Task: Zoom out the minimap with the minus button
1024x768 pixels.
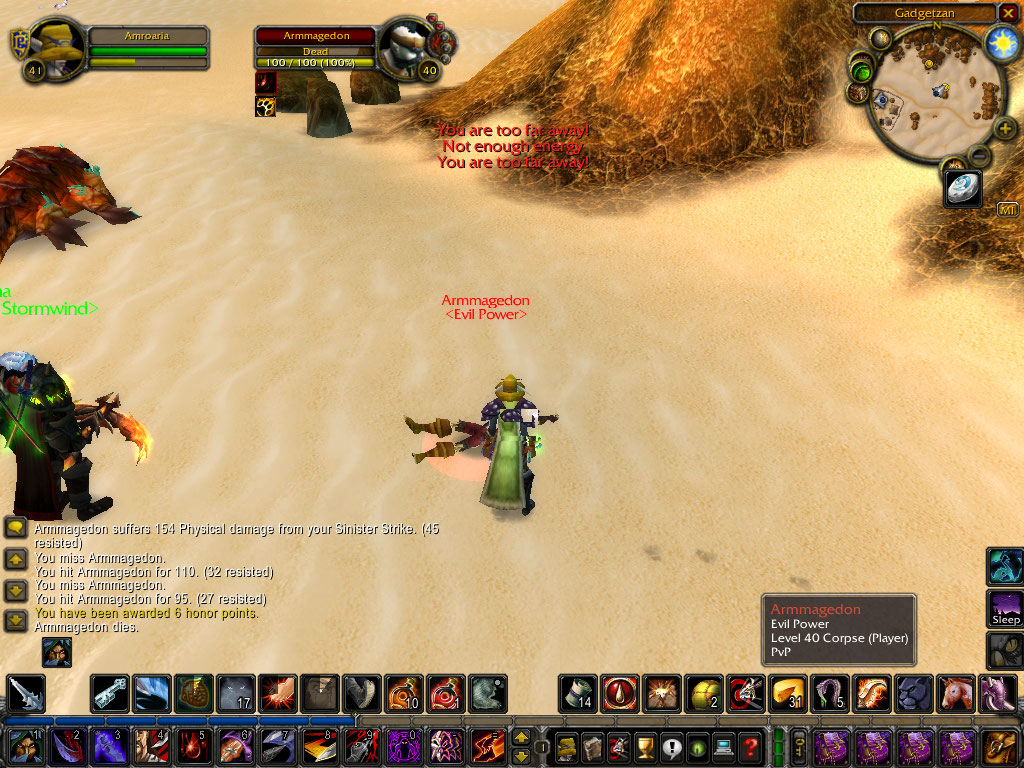Action: 980,156
